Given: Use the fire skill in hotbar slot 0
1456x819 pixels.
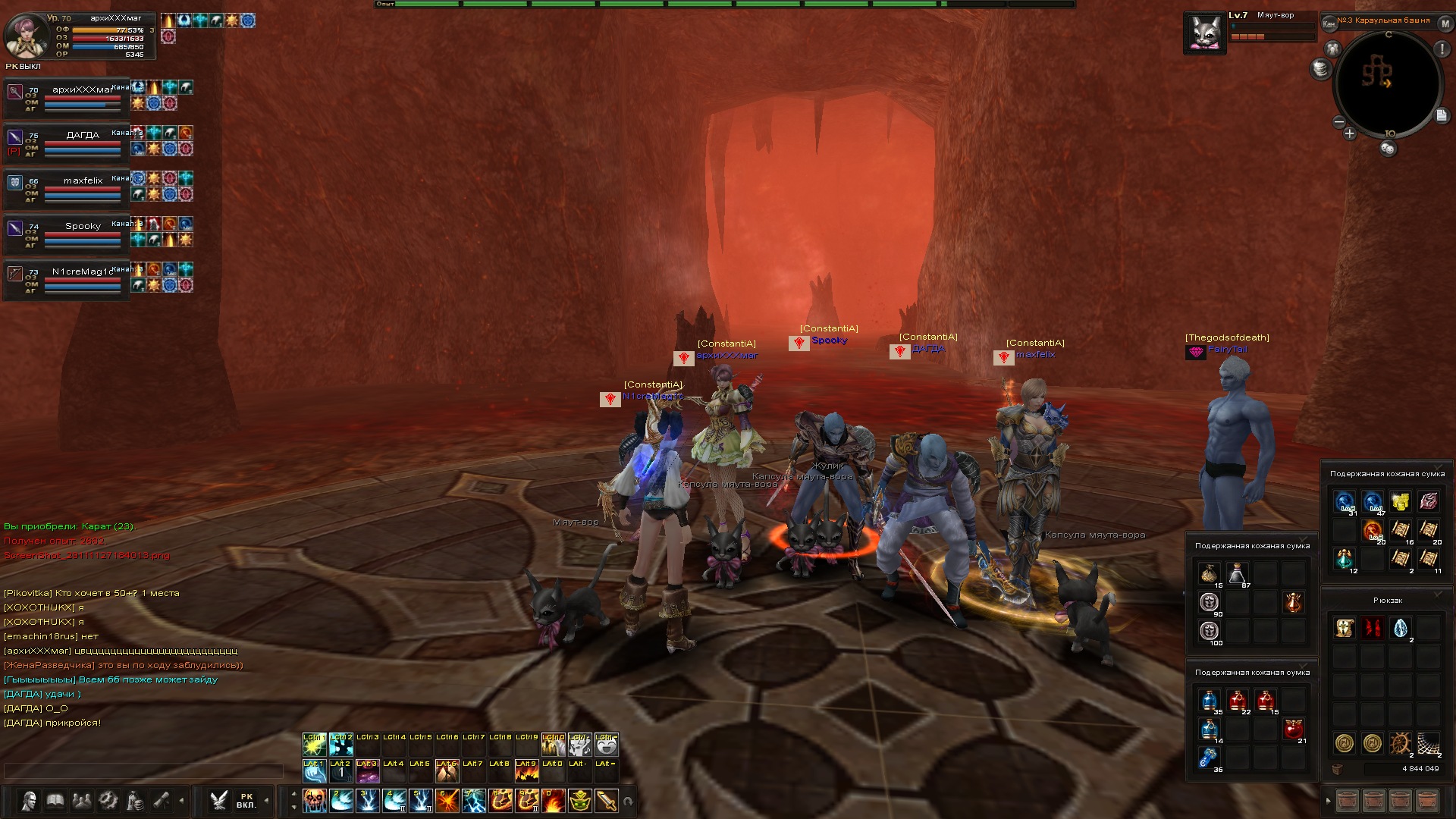Looking at the screenshot, I should coord(554,800).
